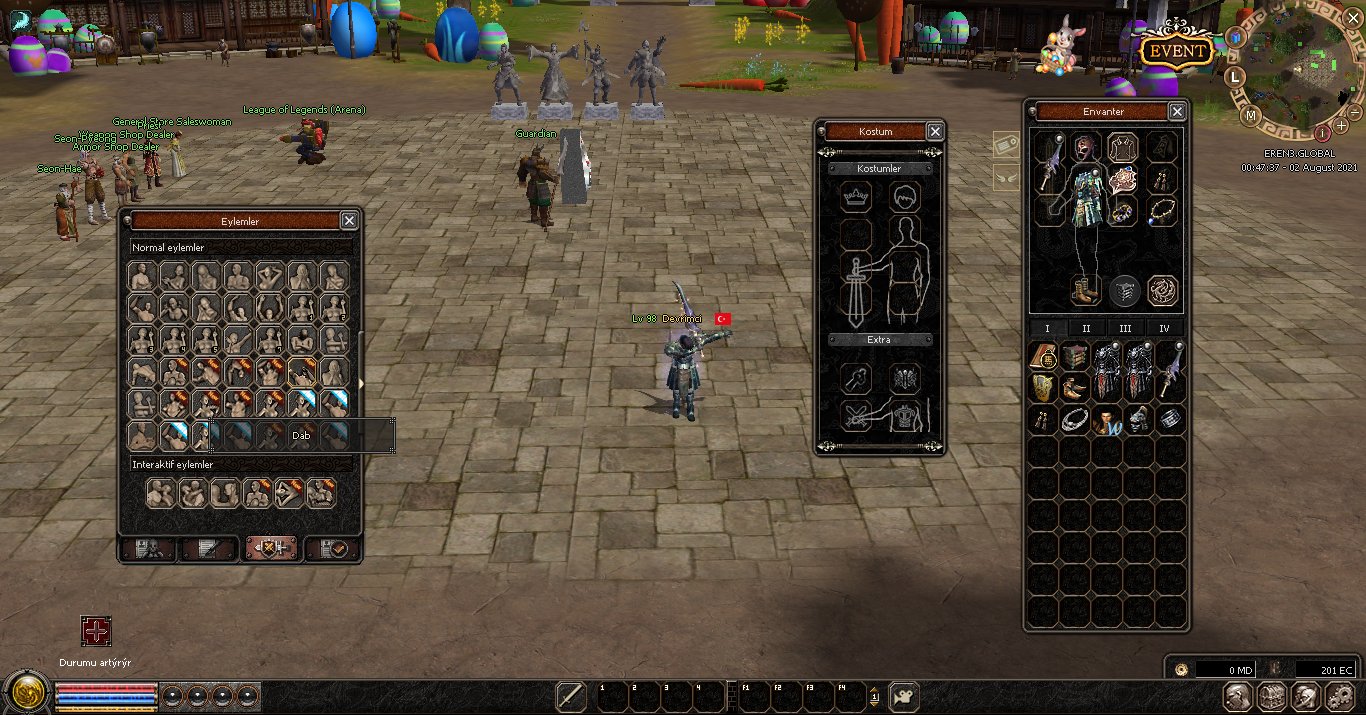The image size is (1366, 715).
Task: Click the red cross status icon
Action: (x=96, y=631)
